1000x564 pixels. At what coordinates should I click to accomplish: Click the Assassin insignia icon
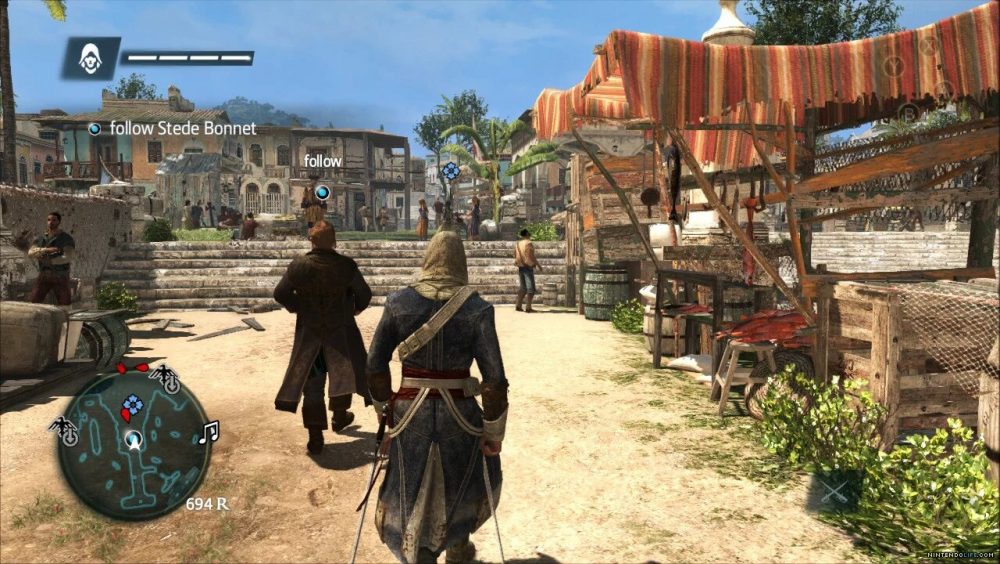[90, 59]
